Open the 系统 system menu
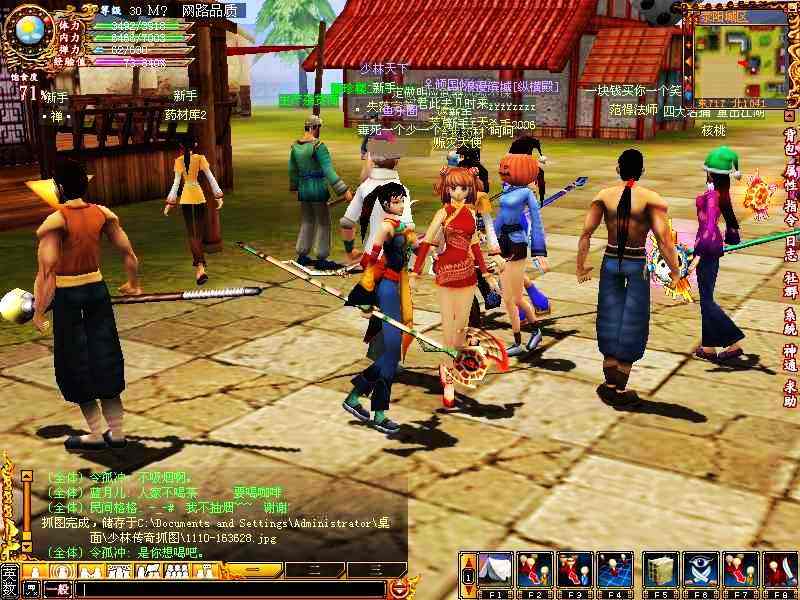Viewport: 800px width, 600px height. tap(790, 322)
